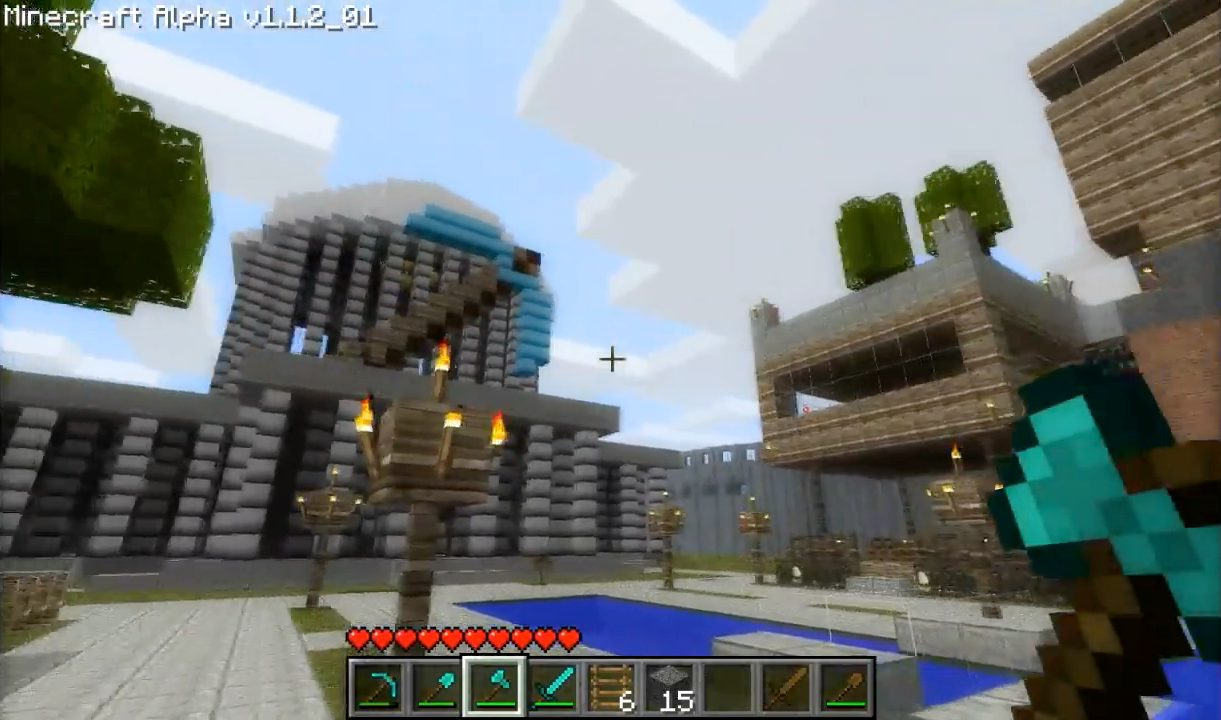Select the diamond pickaxe hotbar slot
The image size is (1221, 720).
tap(379, 687)
